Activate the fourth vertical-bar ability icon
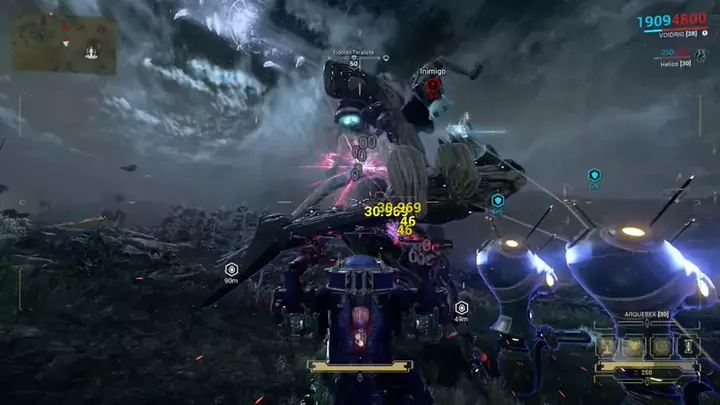The height and width of the screenshot is (405, 720). 686,345
